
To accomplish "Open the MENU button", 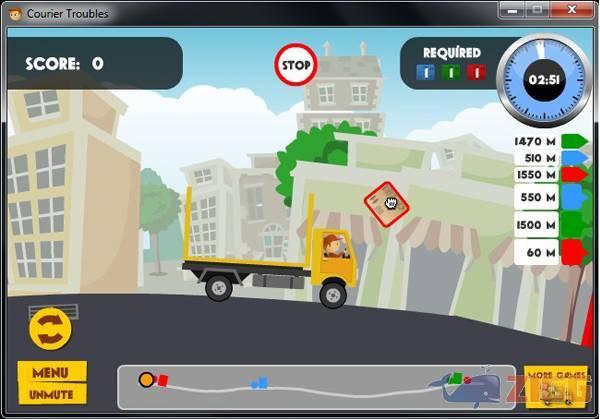I will pos(51,373).
